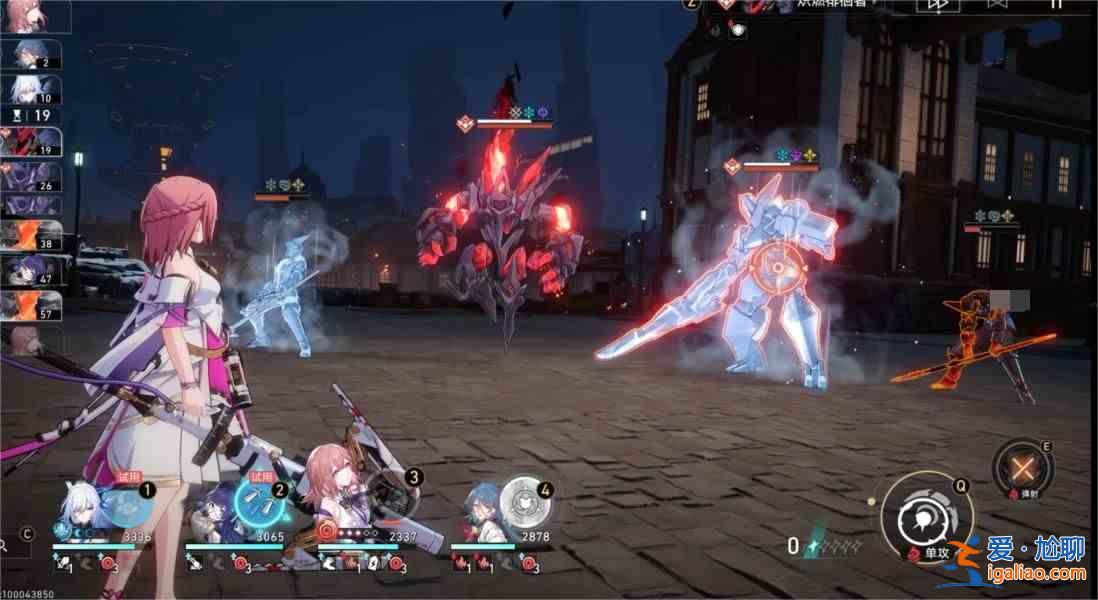Select the top portrait in the turn order

click(x=36, y=16)
